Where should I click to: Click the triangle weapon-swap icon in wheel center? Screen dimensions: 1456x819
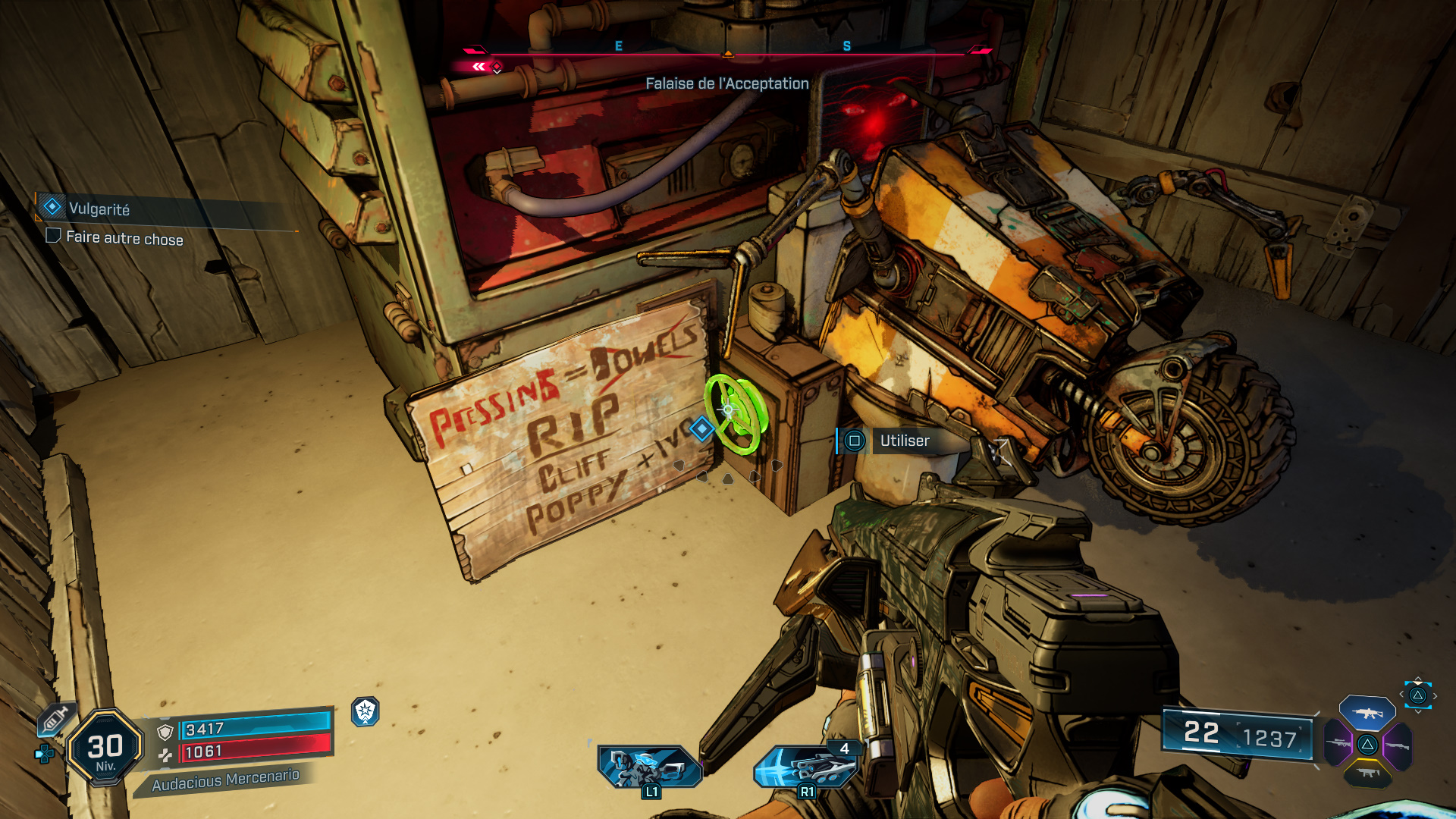(1367, 745)
